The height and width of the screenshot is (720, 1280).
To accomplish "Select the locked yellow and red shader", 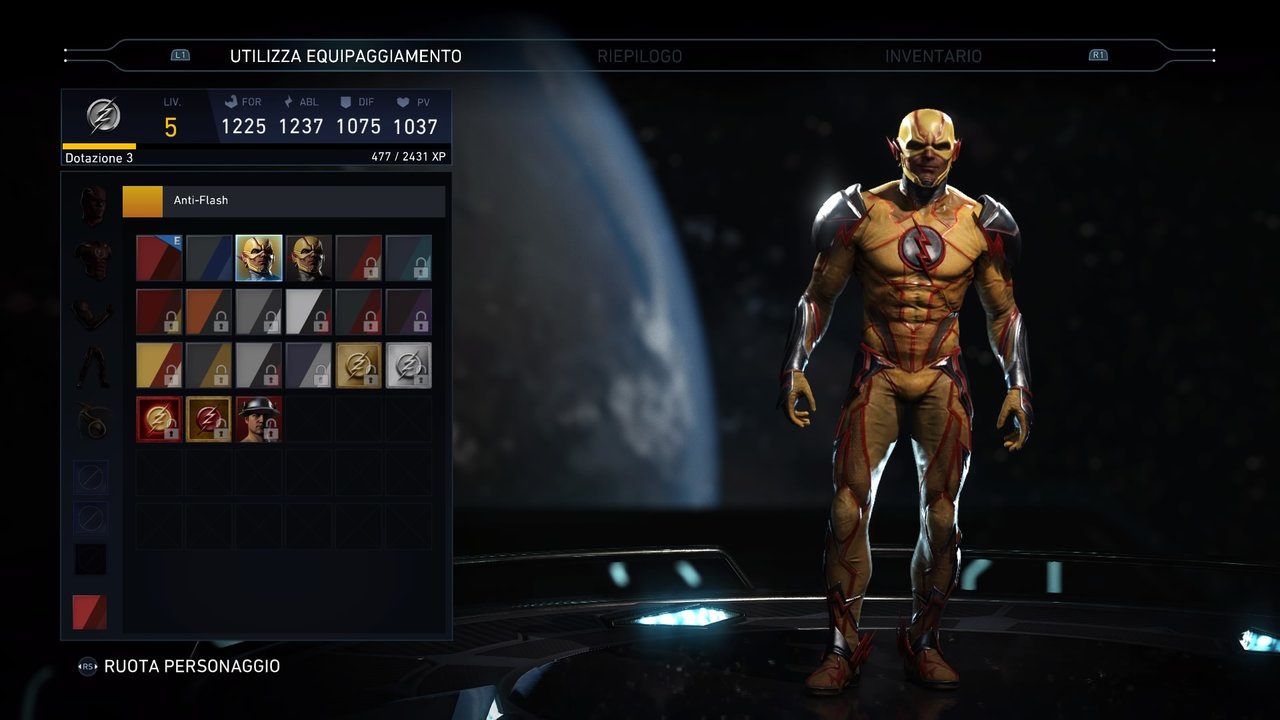I will pos(159,366).
